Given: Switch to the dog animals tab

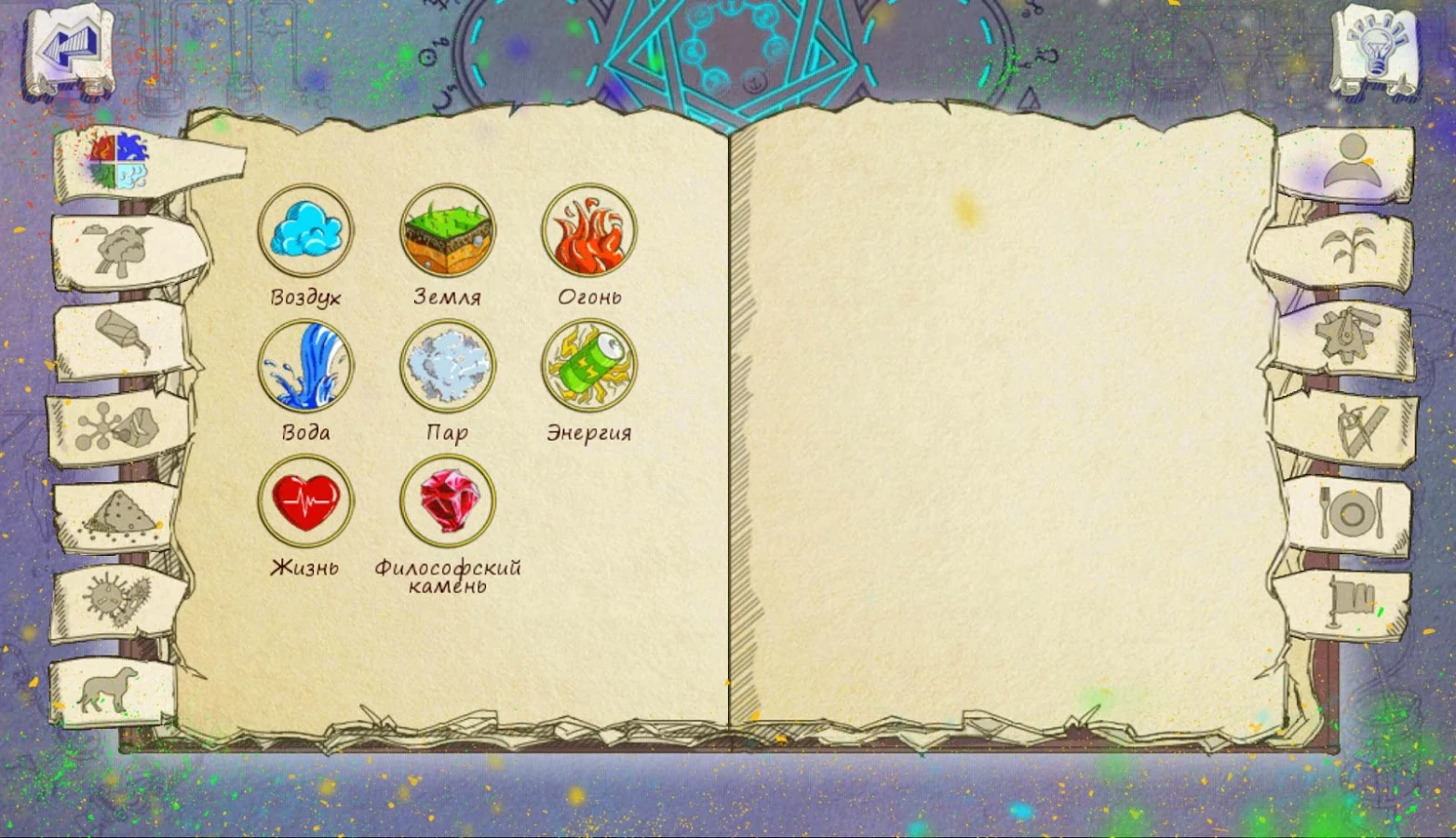Looking at the screenshot, I should [110, 691].
